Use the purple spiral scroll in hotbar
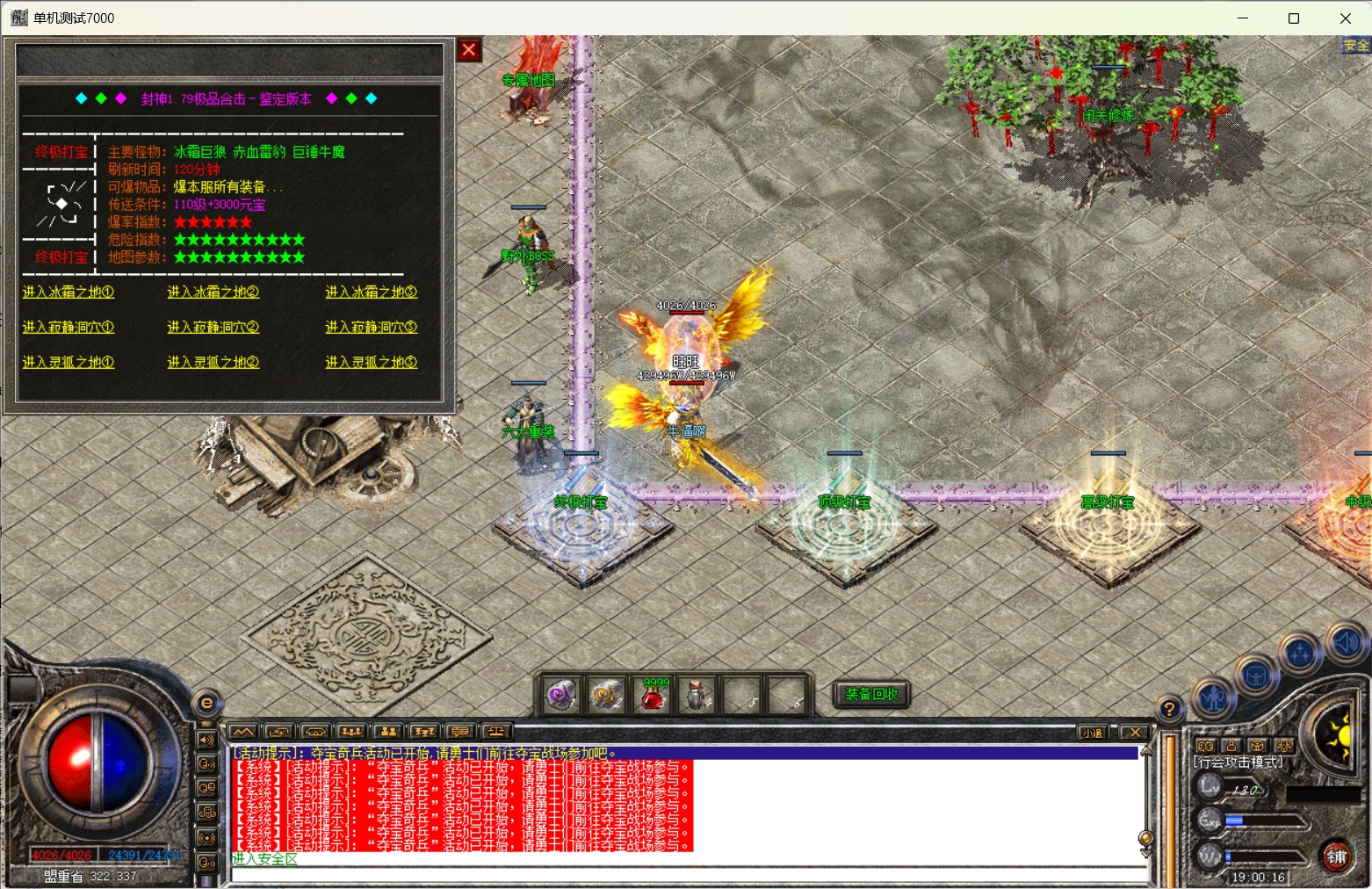The width and height of the screenshot is (1372, 889). coord(560,696)
